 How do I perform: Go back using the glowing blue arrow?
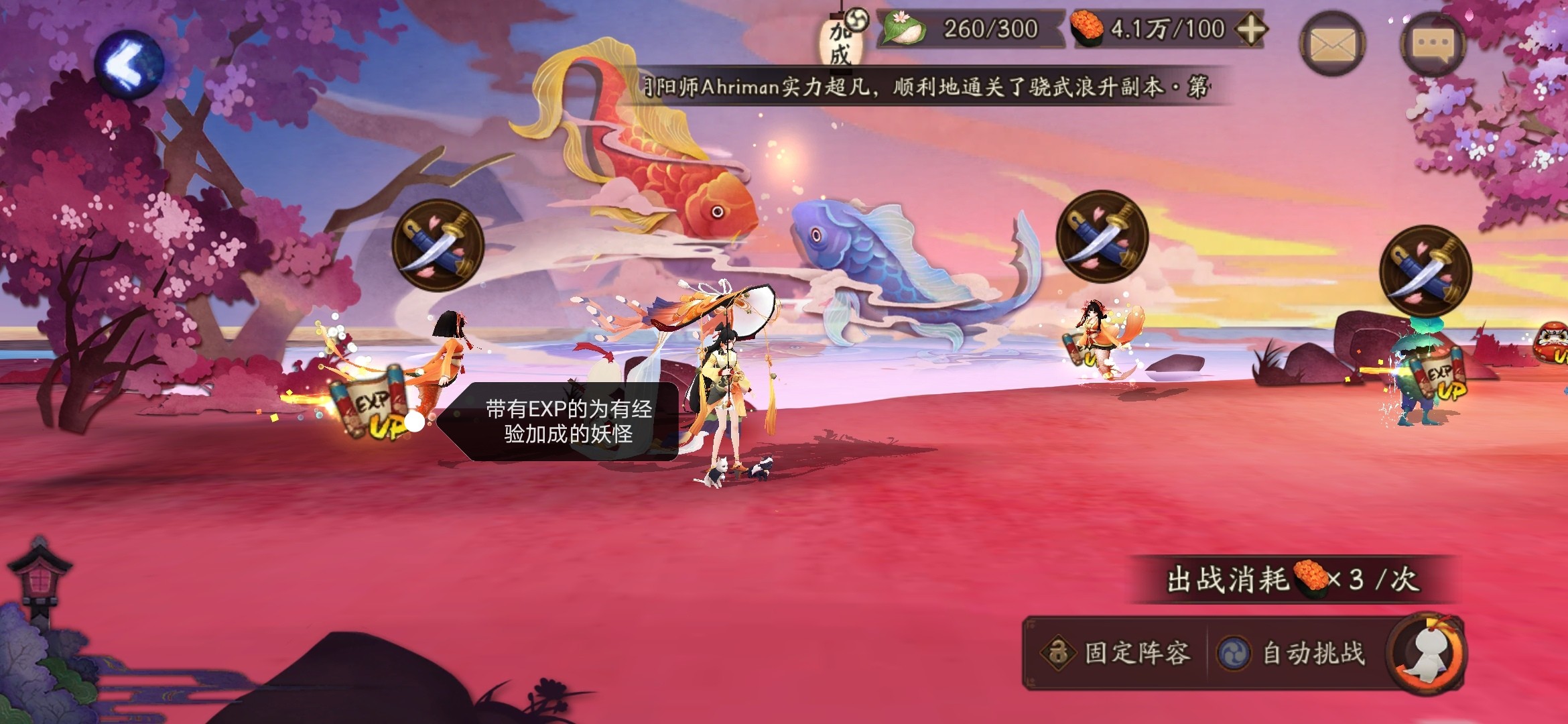tap(129, 64)
